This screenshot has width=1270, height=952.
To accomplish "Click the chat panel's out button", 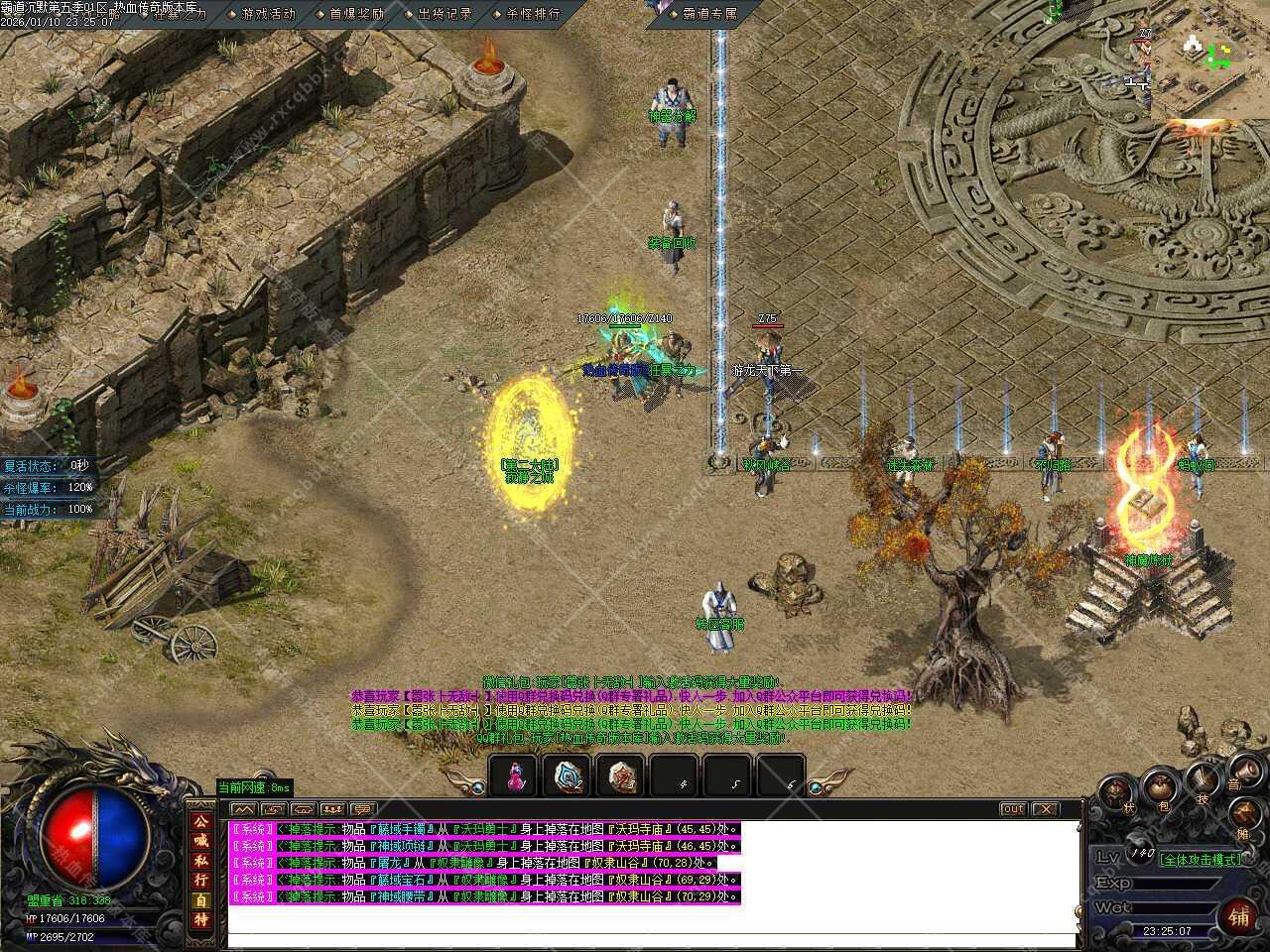I will [1012, 809].
